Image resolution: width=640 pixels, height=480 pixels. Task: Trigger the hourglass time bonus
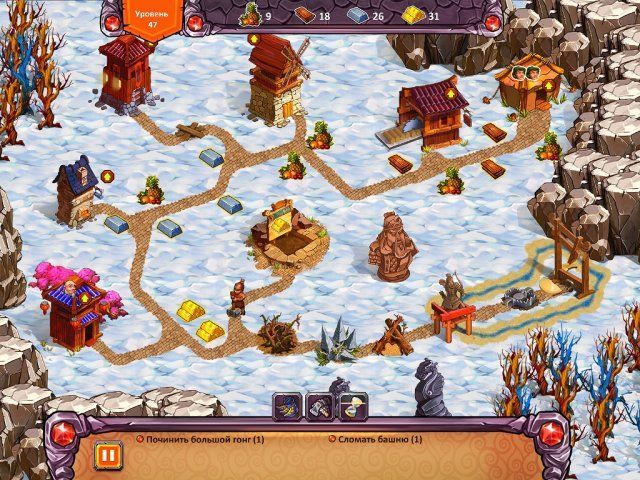click(x=353, y=405)
